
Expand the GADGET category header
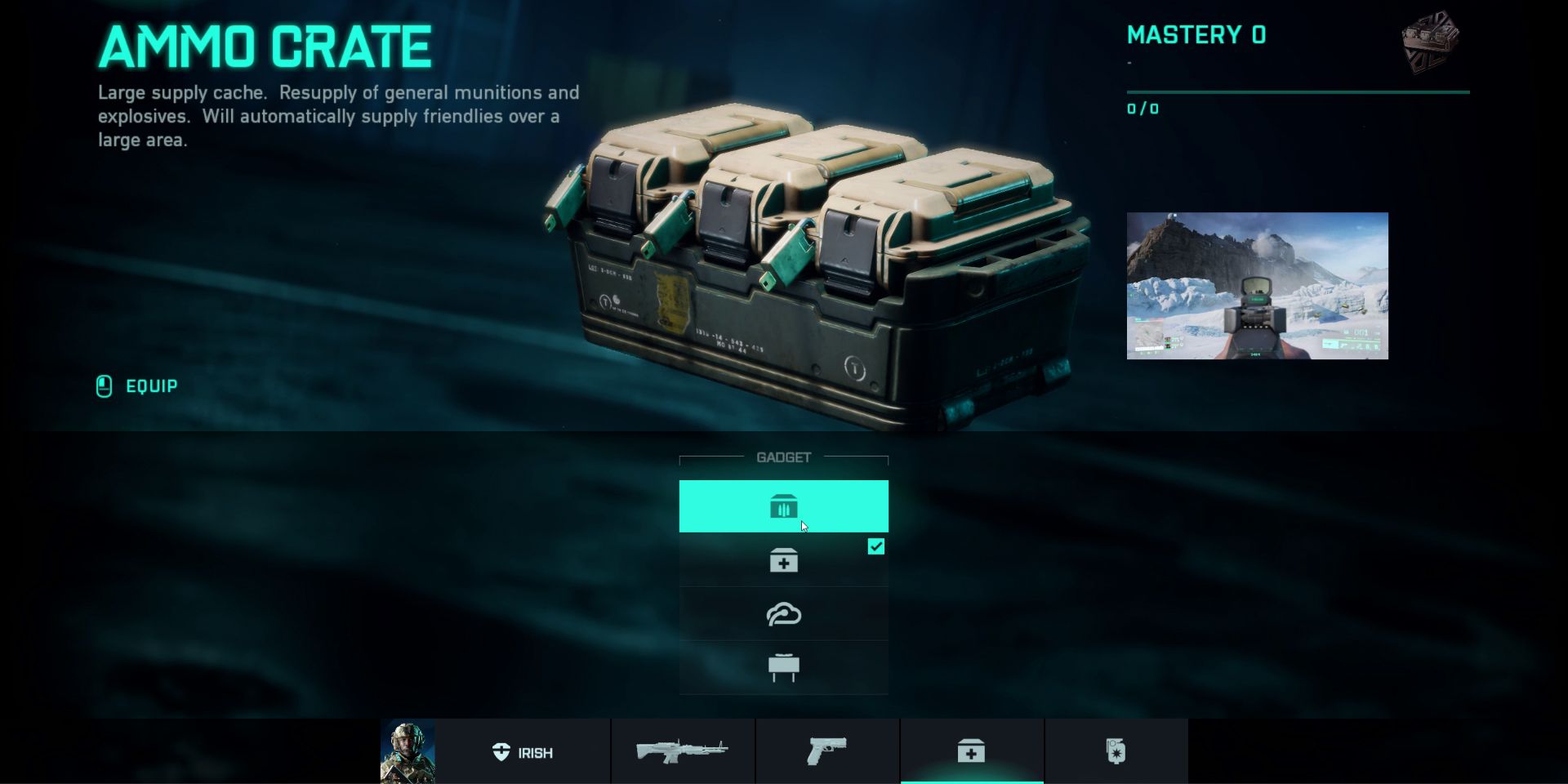click(x=784, y=458)
